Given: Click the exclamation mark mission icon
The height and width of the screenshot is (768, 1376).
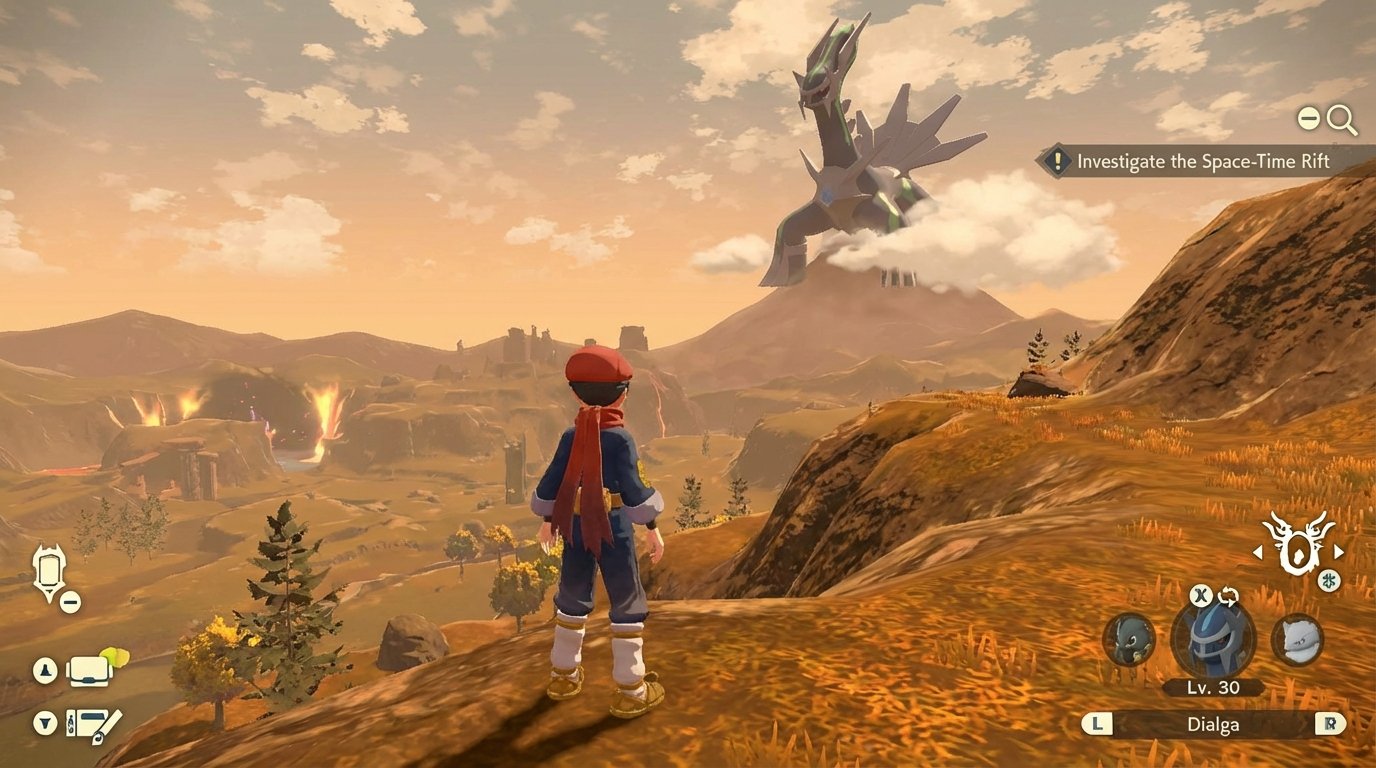Looking at the screenshot, I should (1058, 160).
